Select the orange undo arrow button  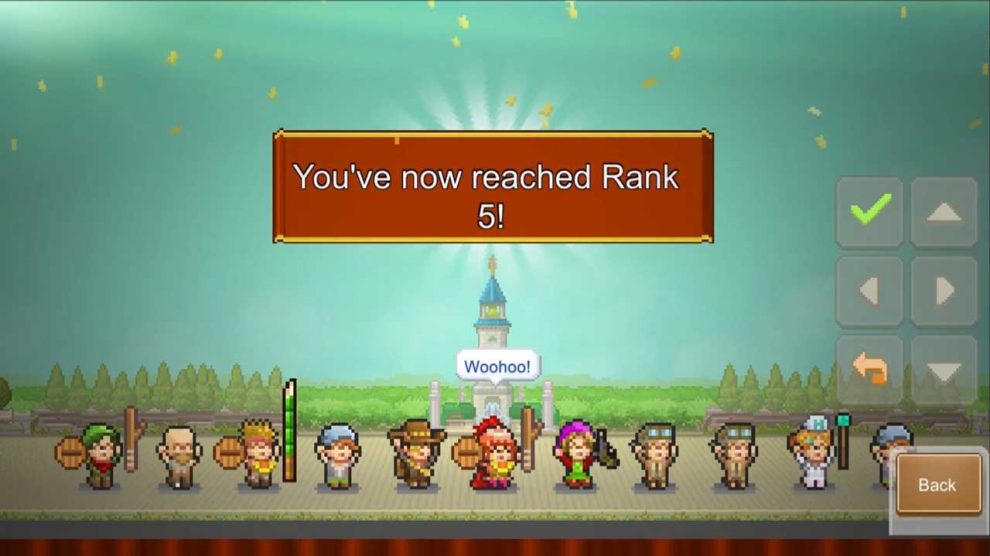869,370
